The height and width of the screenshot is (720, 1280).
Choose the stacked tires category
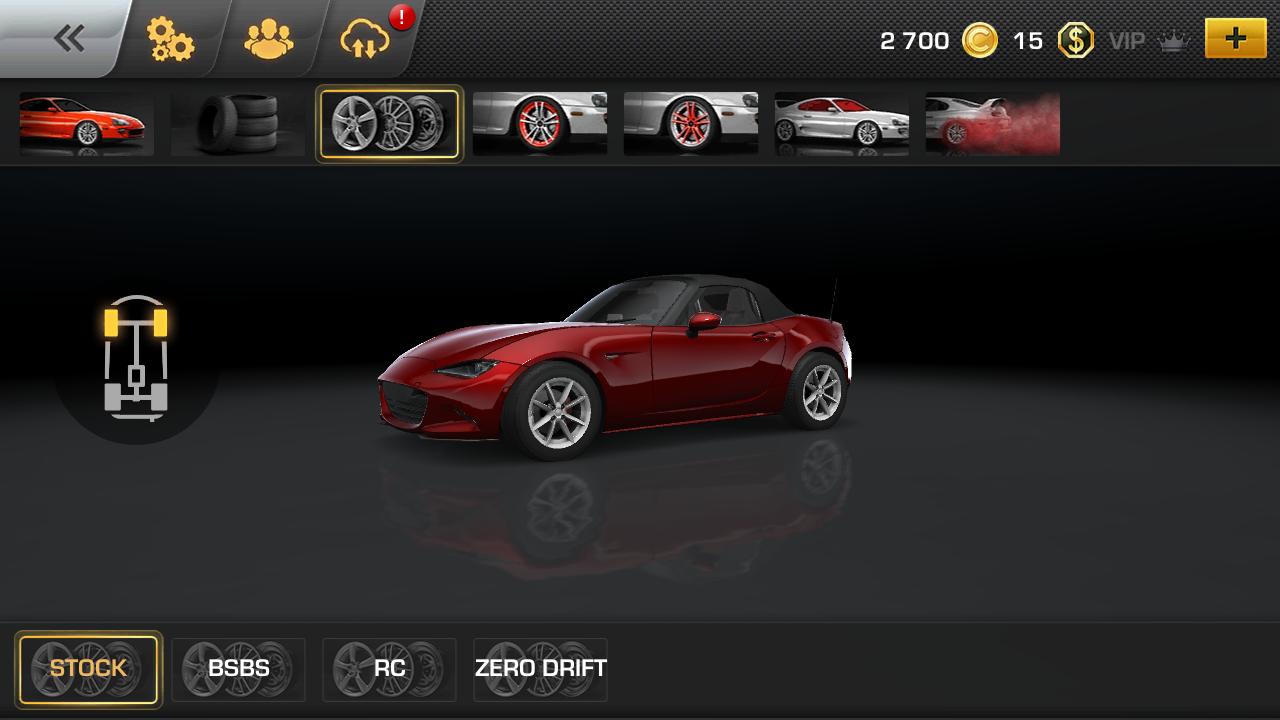tap(238, 124)
